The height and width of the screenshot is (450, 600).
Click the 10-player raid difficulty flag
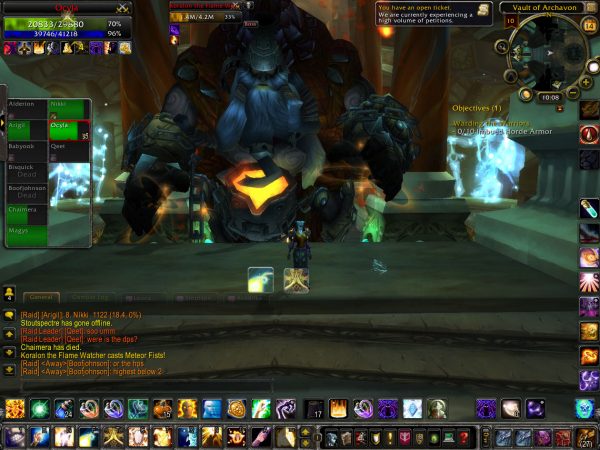tap(511, 21)
